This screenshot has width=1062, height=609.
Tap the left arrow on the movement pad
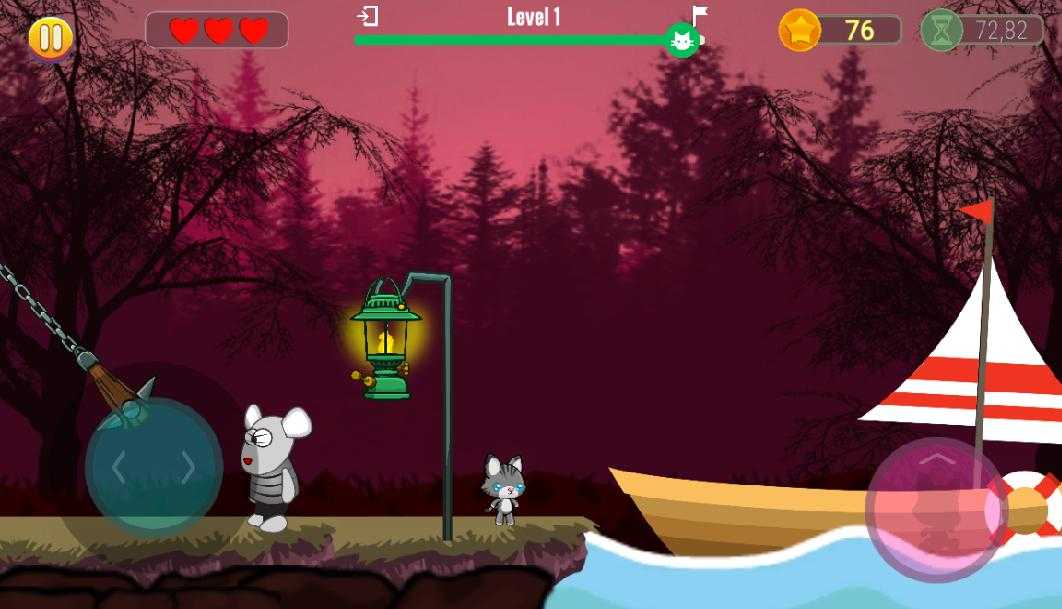pyautogui.click(x=119, y=467)
